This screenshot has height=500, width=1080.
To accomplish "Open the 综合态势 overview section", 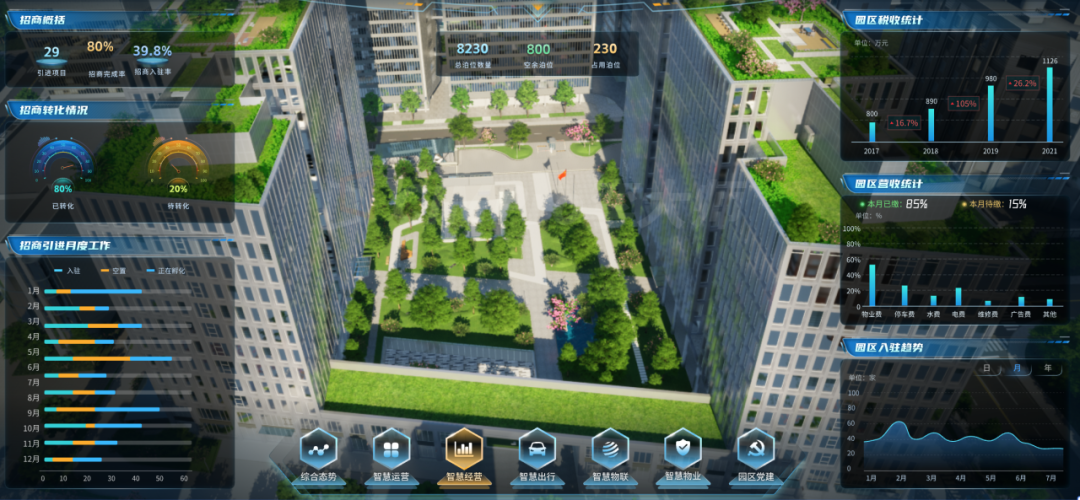I will pyautogui.click(x=319, y=451).
